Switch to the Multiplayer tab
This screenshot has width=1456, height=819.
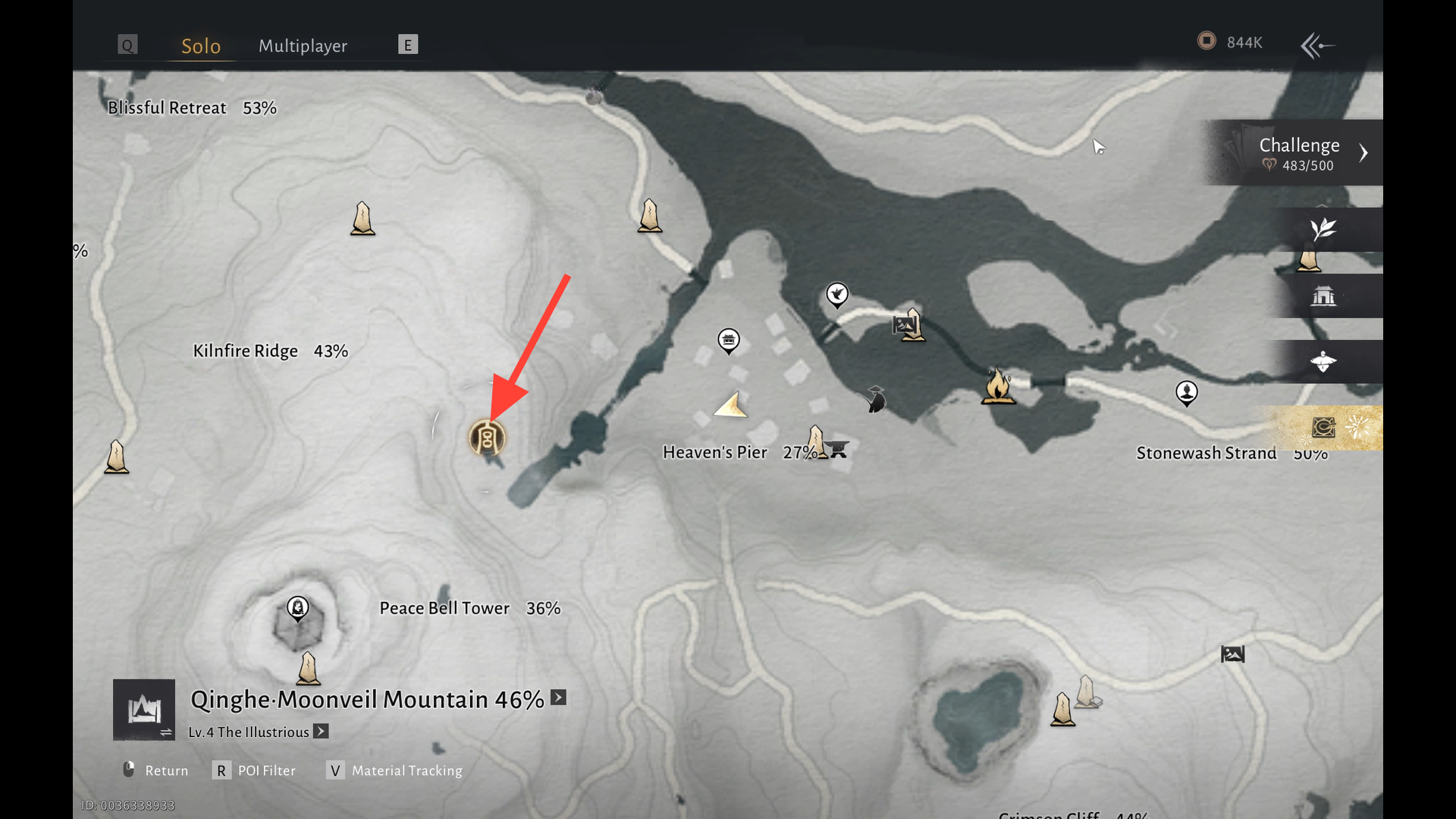click(303, 45)
